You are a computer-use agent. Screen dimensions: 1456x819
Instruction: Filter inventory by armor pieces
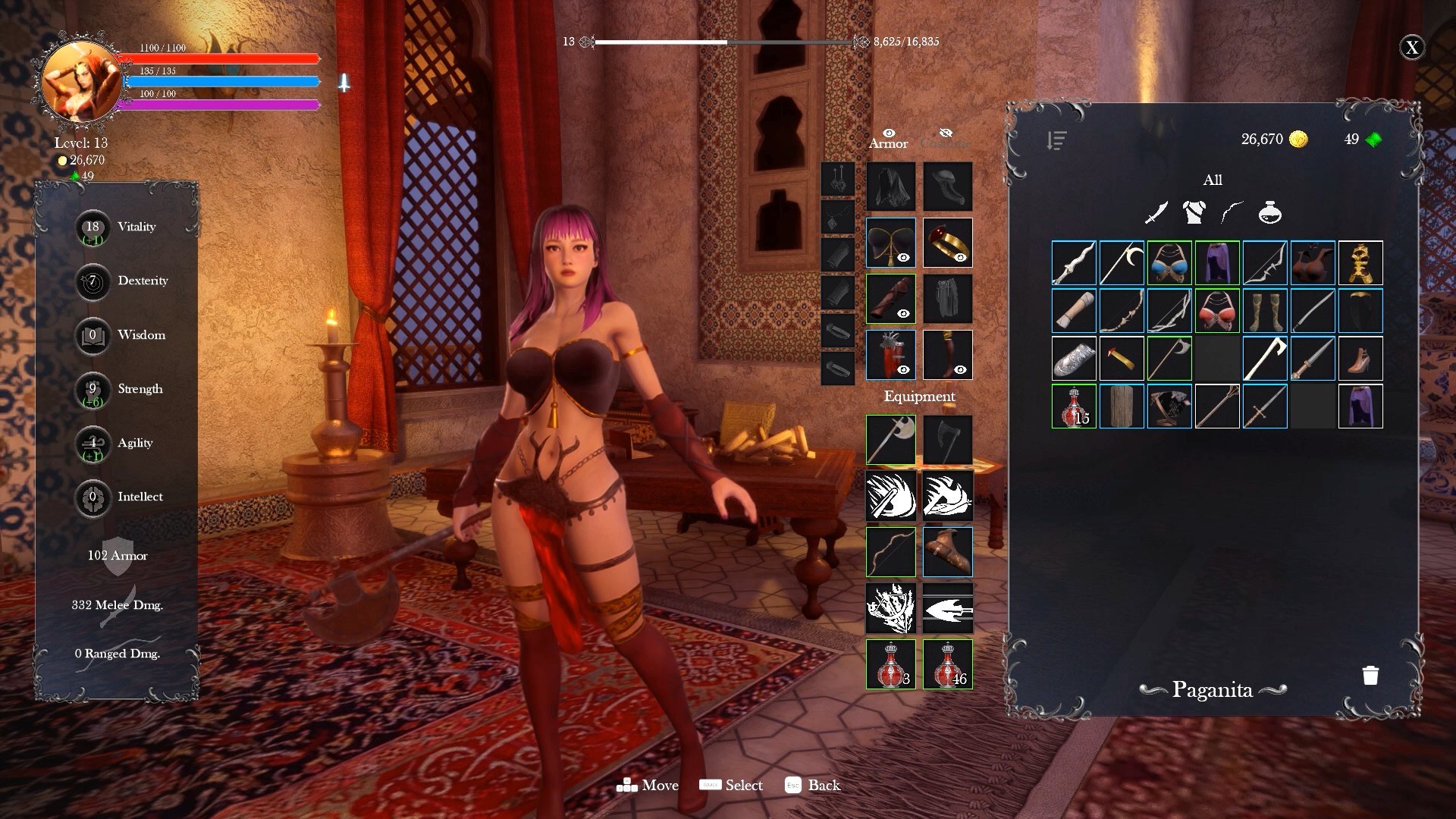pos(1196,213)
